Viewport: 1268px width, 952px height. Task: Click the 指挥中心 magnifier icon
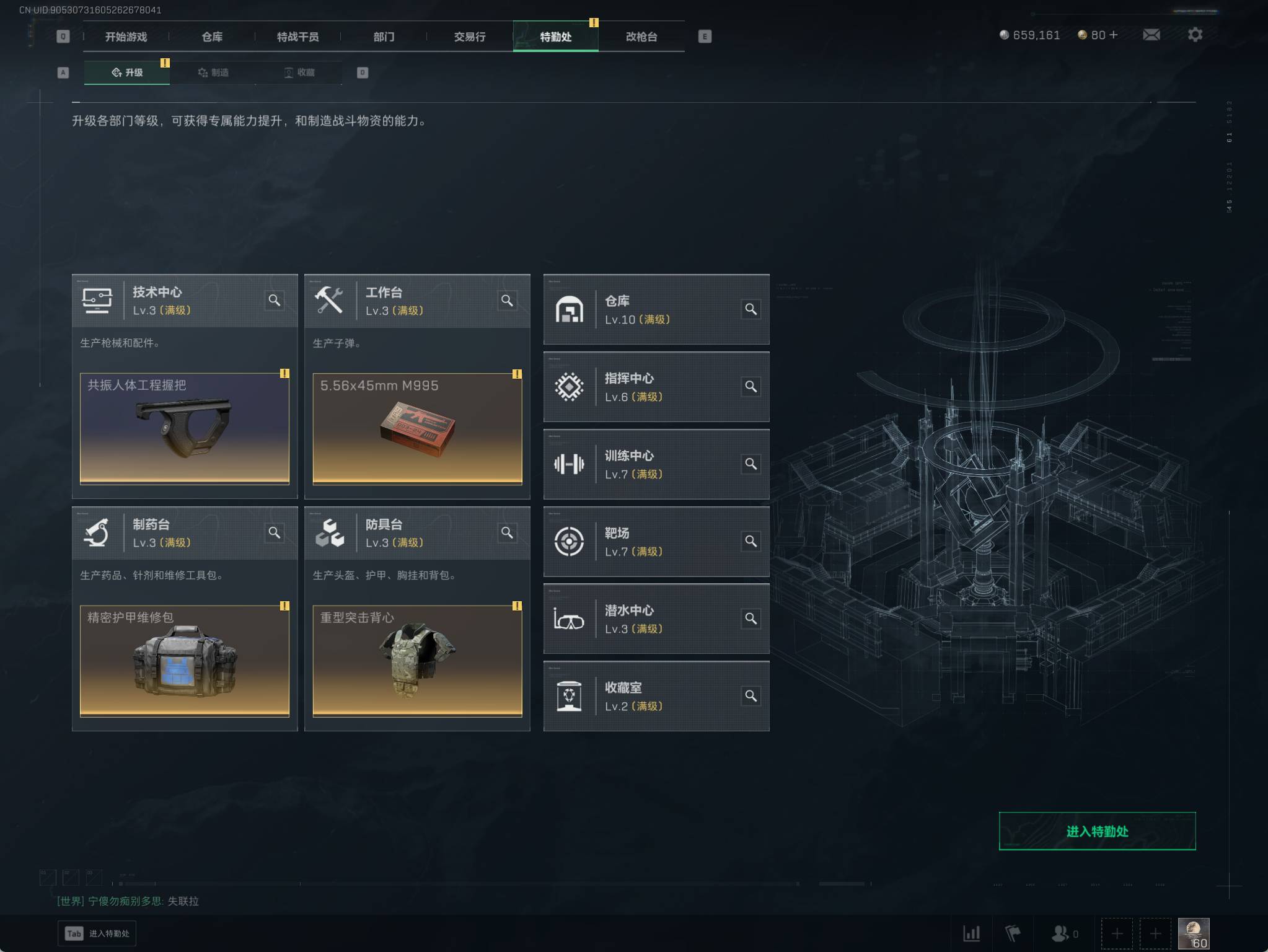(751, 387)
